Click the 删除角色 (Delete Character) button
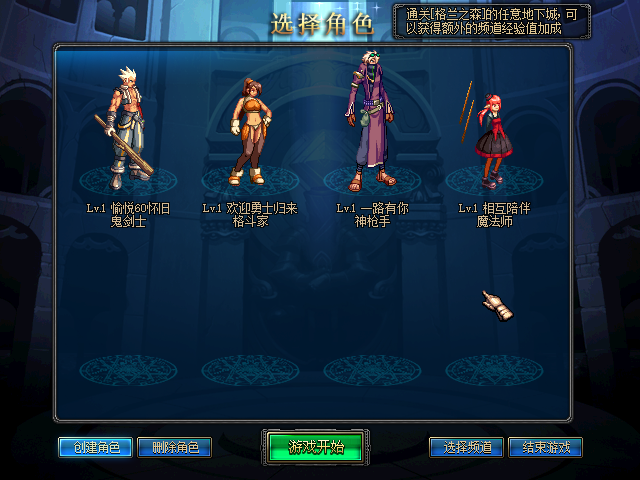640x480 pixels. coord(174,447)
